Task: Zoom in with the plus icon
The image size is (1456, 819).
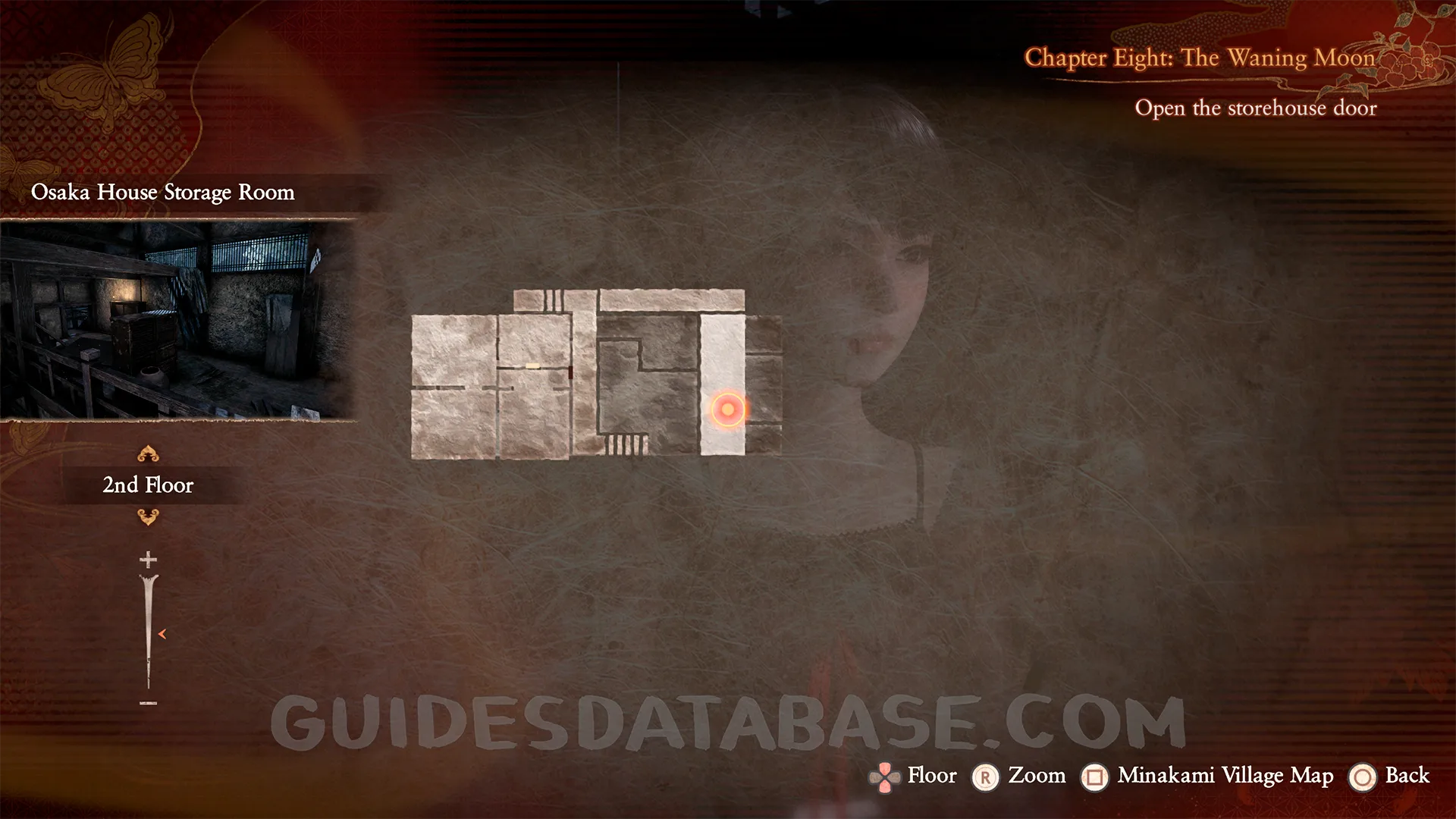Action: pyautogui.click(x=148, y=560)
